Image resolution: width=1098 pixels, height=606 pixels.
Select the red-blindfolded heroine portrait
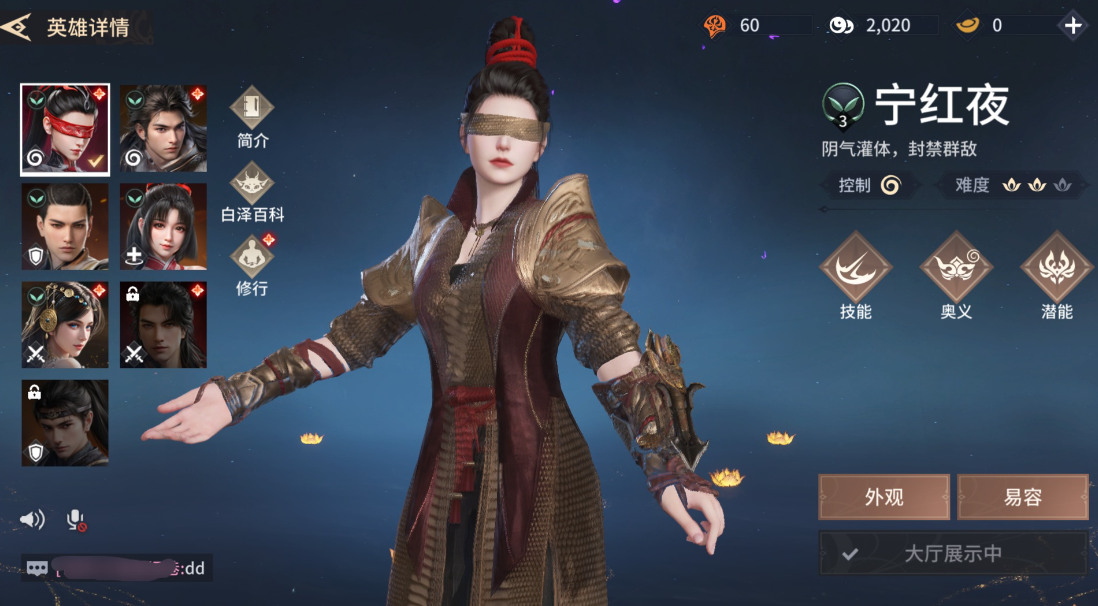tap(65, 129)
